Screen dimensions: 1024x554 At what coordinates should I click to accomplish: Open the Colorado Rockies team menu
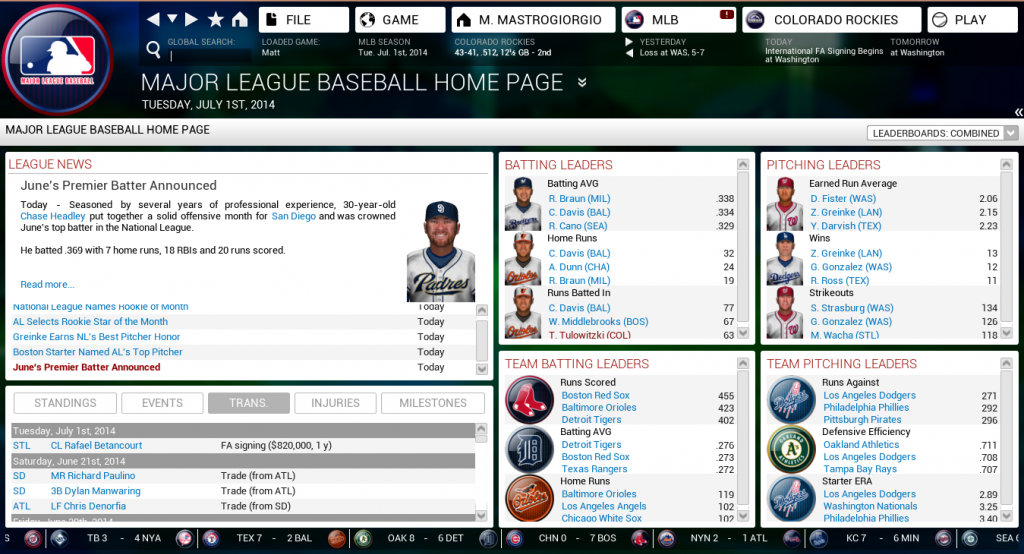832,20
